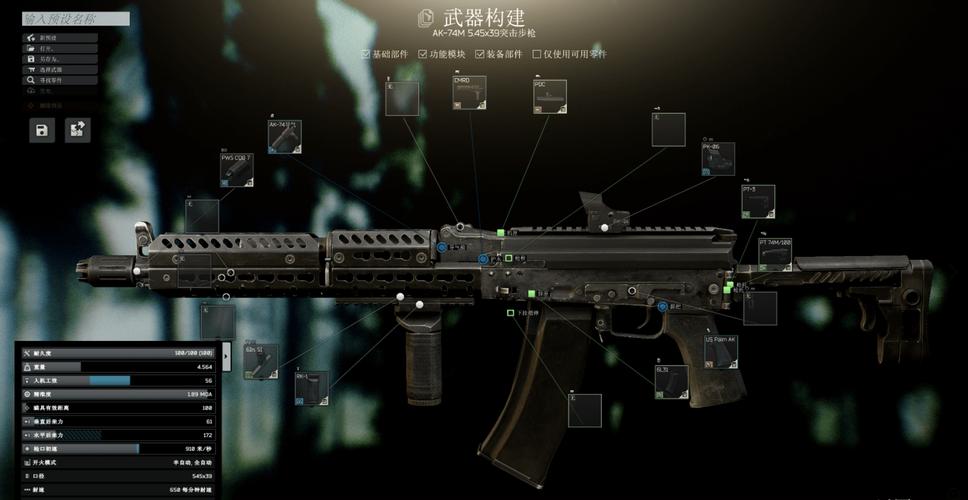Select the RK-1 foregrip slot
This screenshot has width=968, height=500.
tap(311, 388)
